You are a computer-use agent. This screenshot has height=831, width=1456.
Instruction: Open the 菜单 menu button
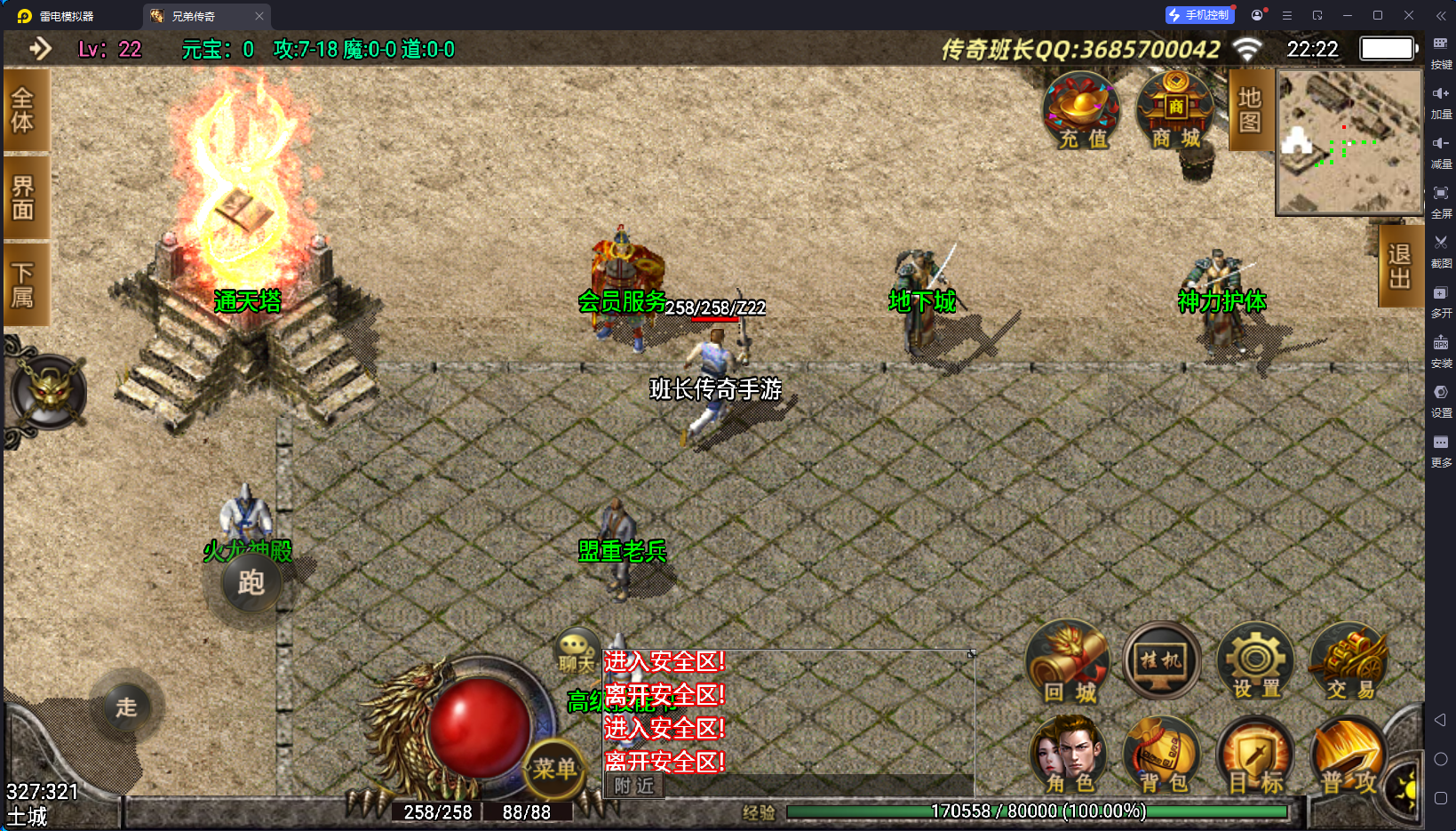coord(554,768)
